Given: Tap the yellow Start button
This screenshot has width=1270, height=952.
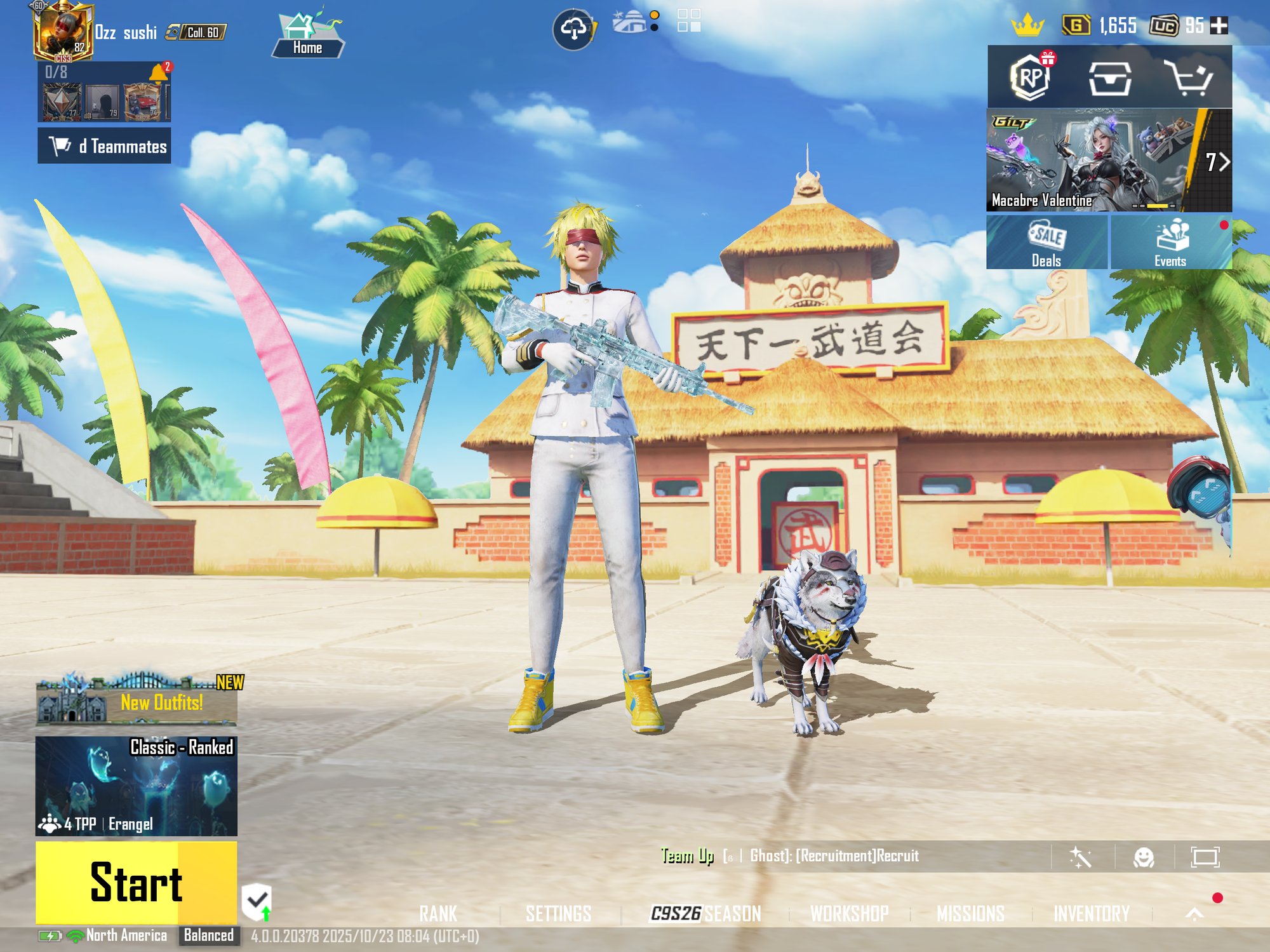Looking at the screenshot, I should [136, 882].
